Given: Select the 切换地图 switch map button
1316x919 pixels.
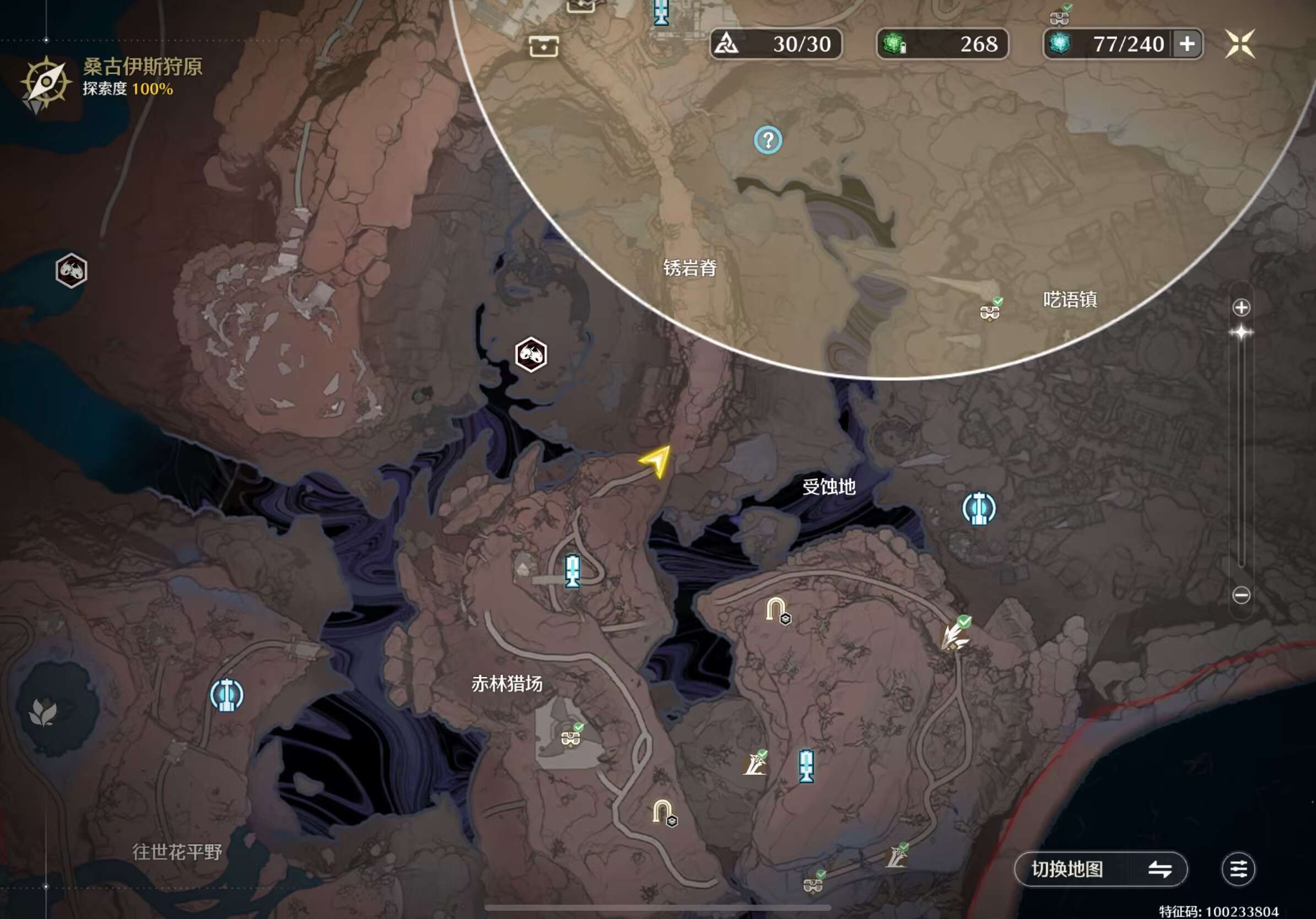Looking at the screenshot, I should pyautogui.click(x=1101, y=869).
